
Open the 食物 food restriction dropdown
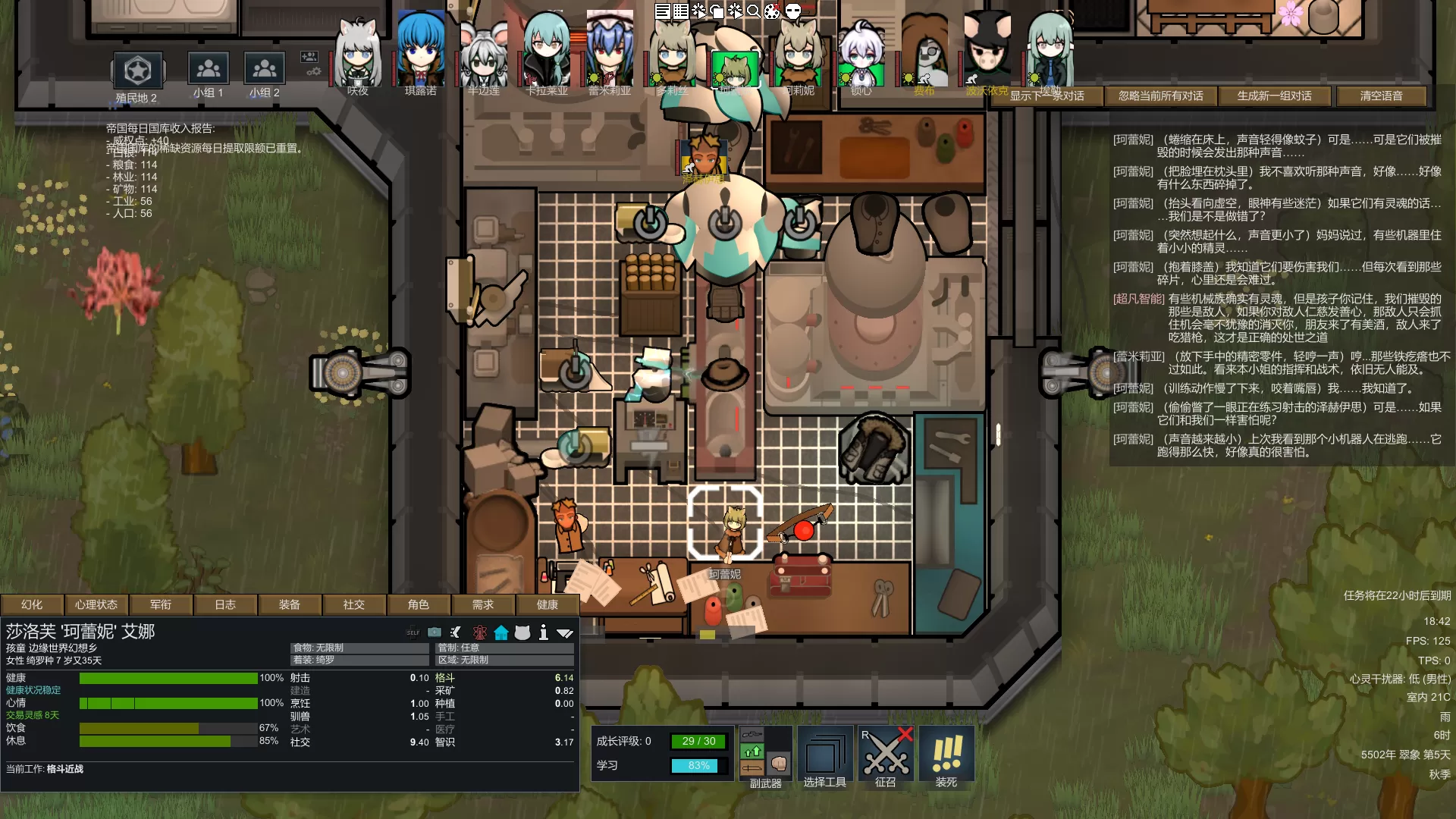[x=359, y=648]
